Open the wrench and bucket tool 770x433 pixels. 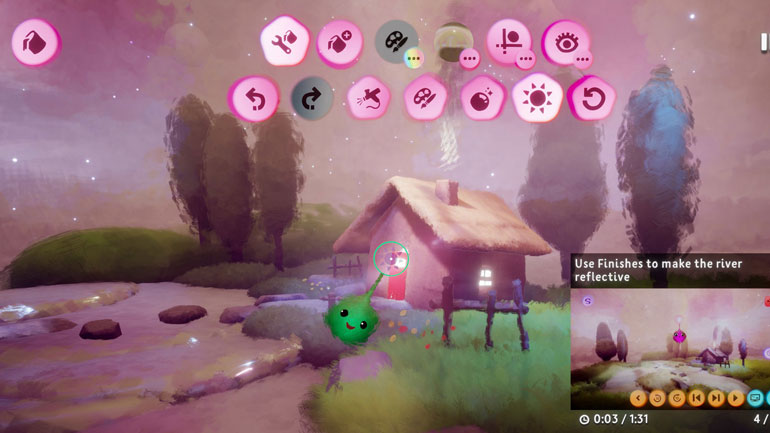283,43
